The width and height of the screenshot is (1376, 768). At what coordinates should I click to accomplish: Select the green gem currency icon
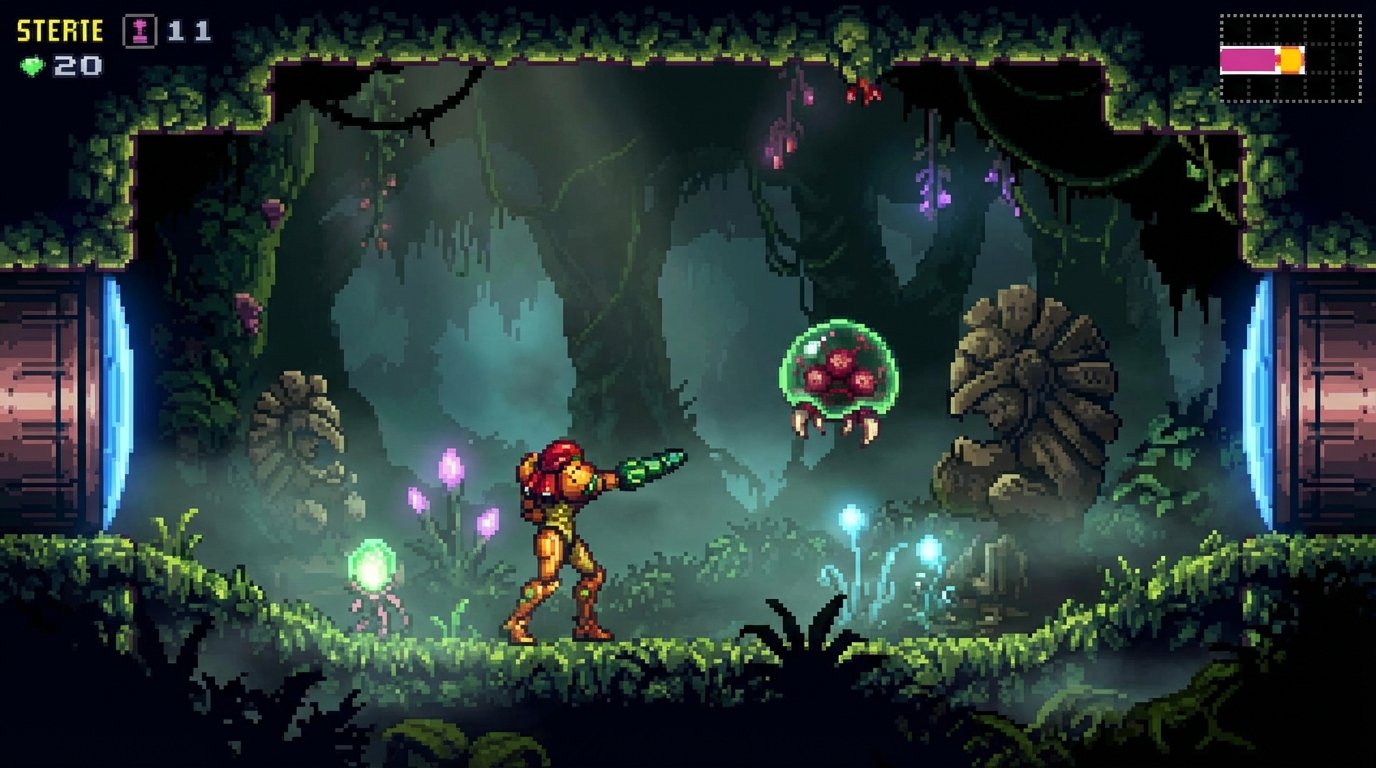(29, 66)
